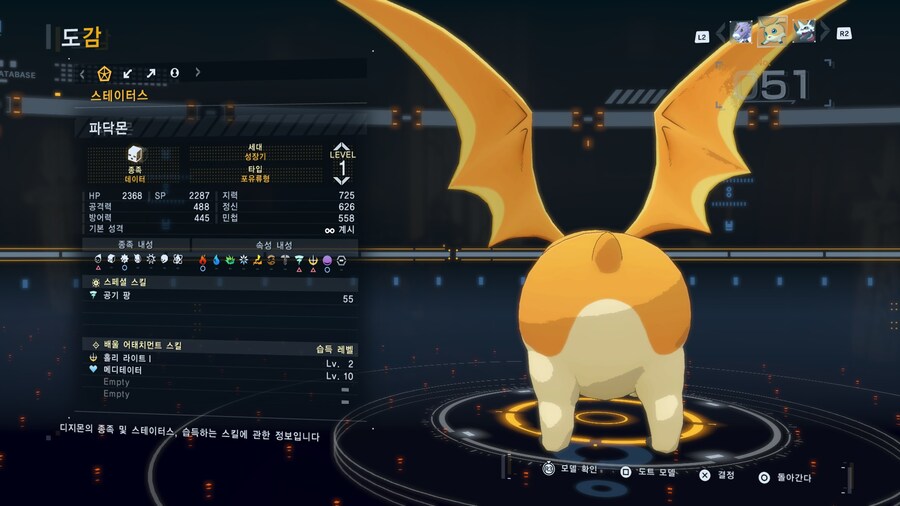Select the pentagon status tab icon
900x506 pixels.
(x=104, y=73)
